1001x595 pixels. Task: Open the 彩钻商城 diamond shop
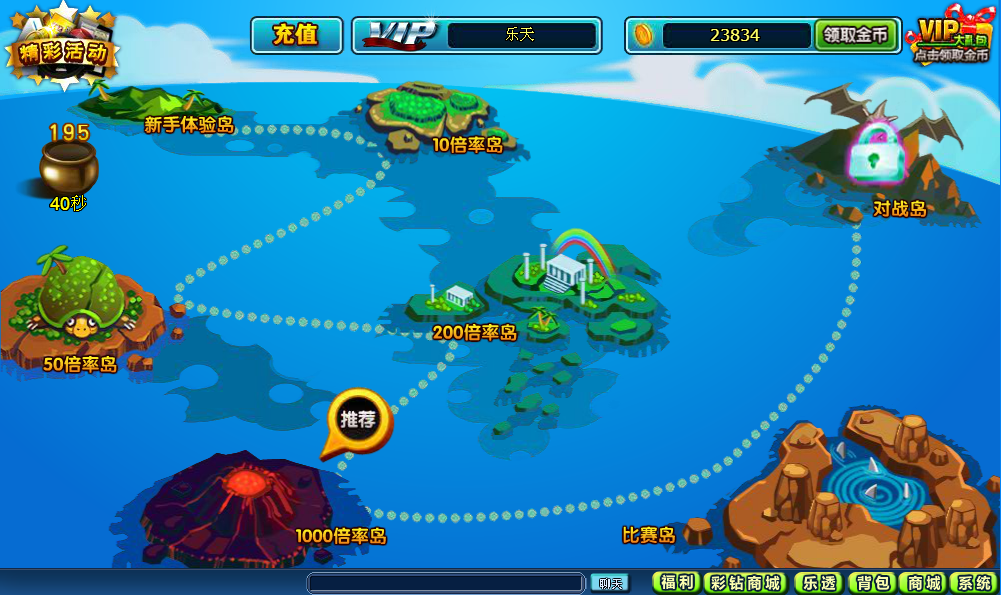pyautogui.click(x=747, y=583)
